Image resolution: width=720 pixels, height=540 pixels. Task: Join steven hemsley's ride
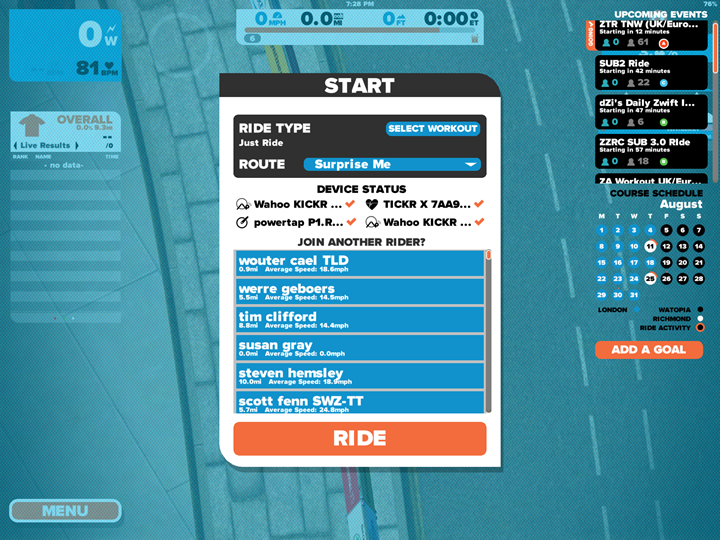(x=360, y=375)
